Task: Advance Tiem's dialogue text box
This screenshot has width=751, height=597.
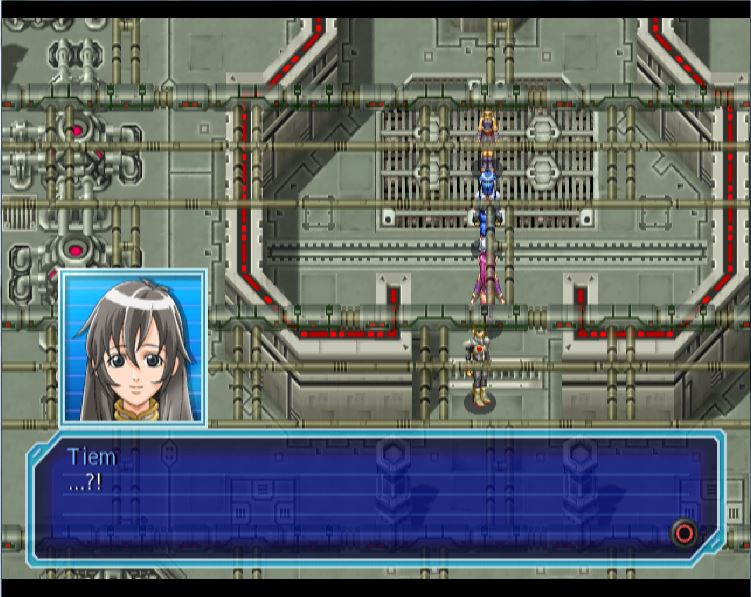Action: [x=684, y=532]
